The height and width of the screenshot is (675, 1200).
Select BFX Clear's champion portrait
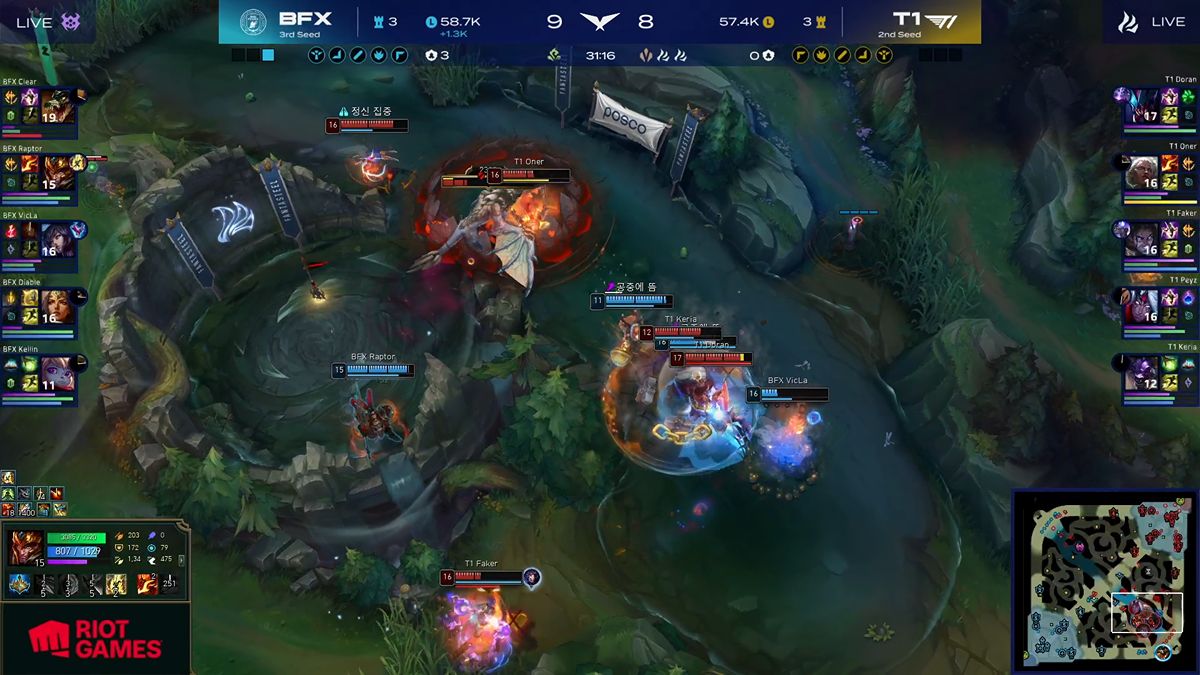[x=58, y=106]
